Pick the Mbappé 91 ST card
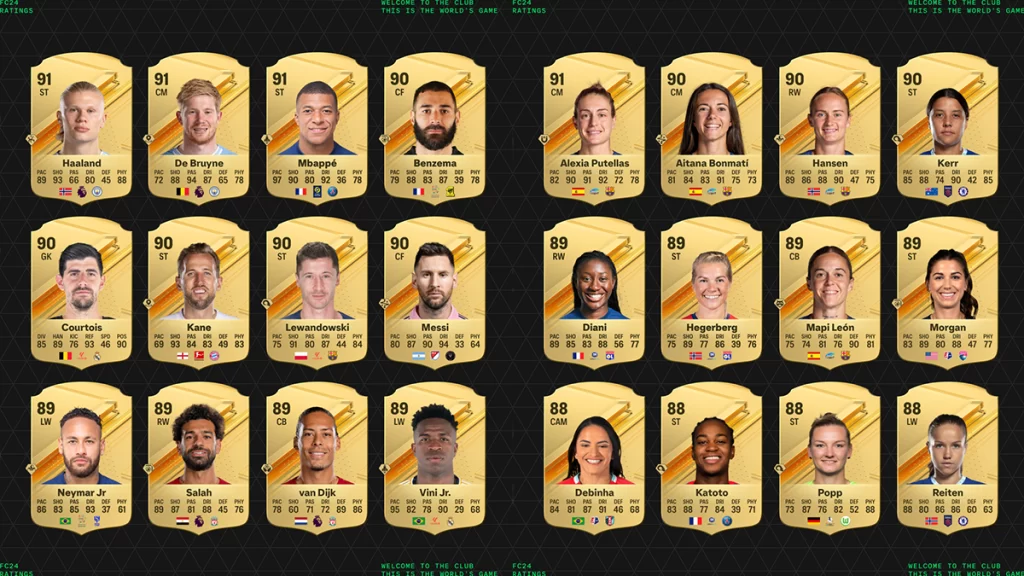Image resolution: width=1024 pixels, height=576 pixels. (x=317, y=130)
